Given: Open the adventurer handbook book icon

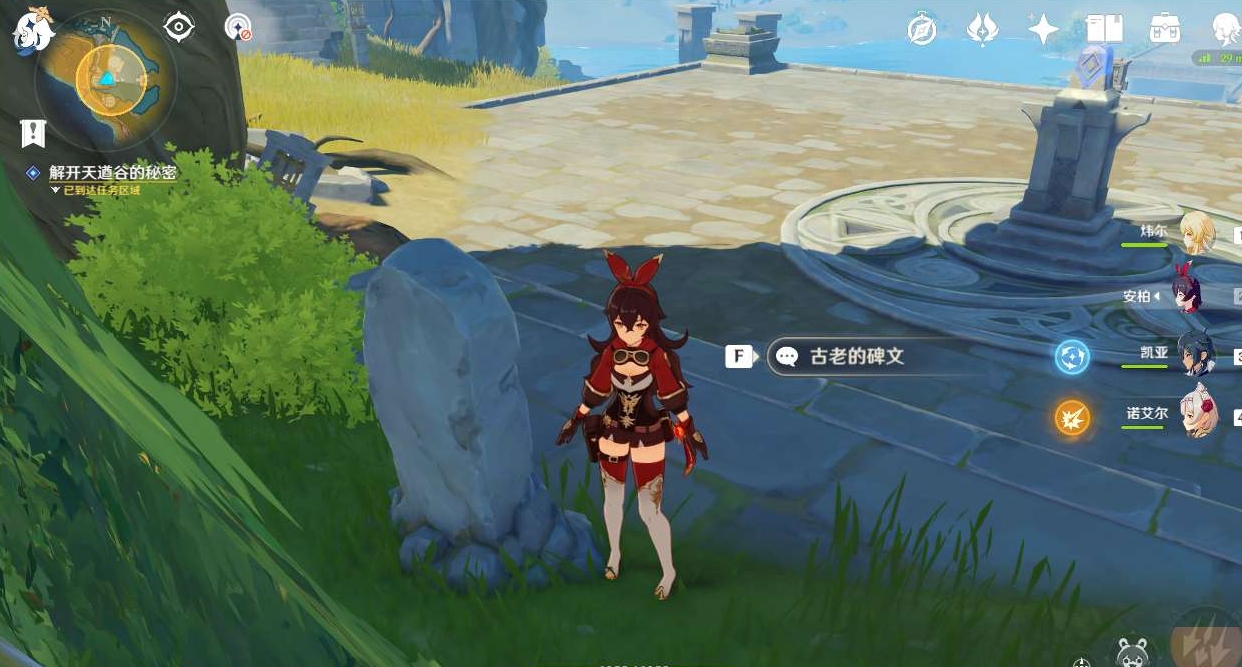Looking at the screenshot, I should click(x=1104, y=29).
